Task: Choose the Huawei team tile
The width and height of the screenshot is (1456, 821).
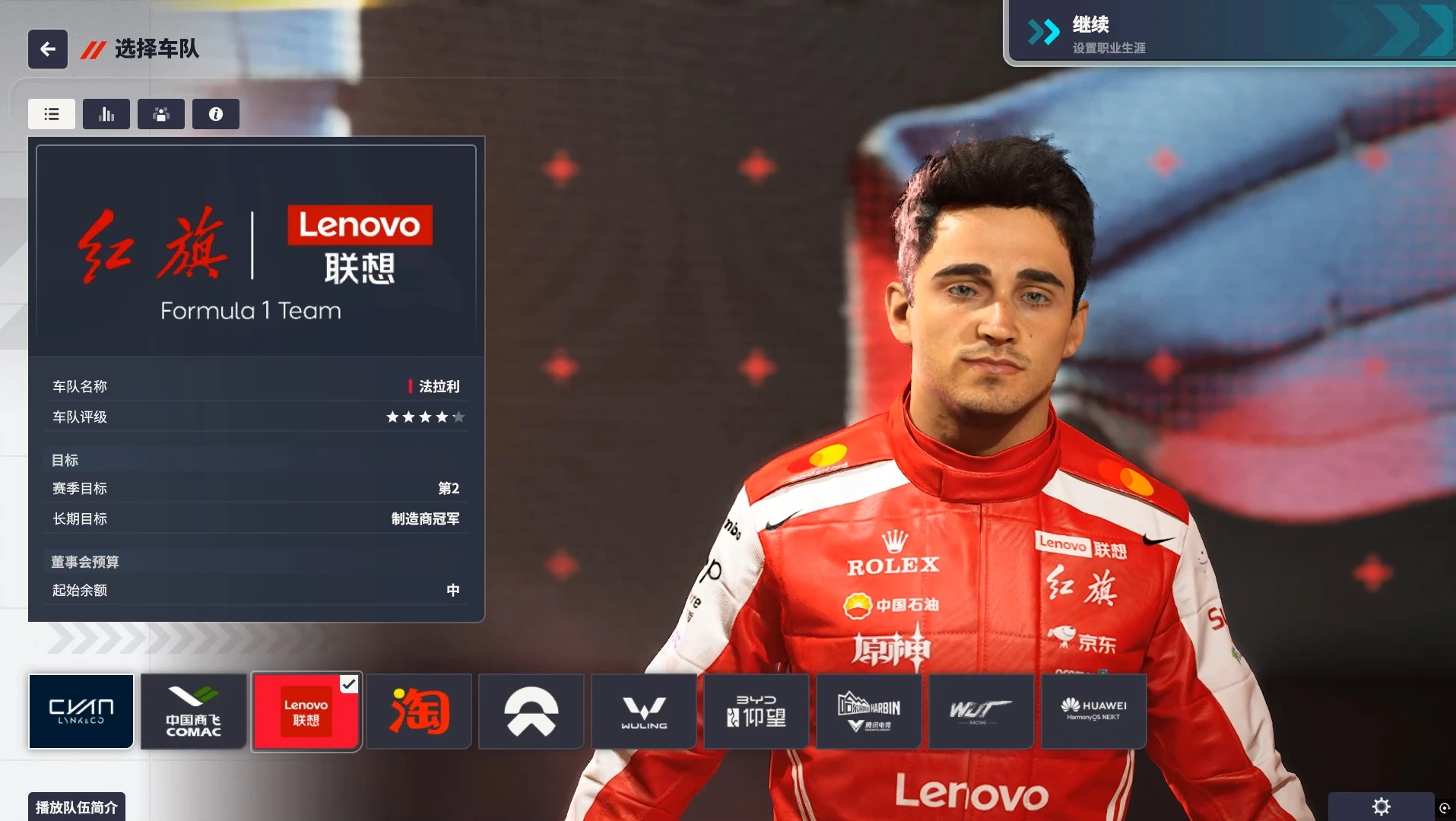Action: point(1094,712)
